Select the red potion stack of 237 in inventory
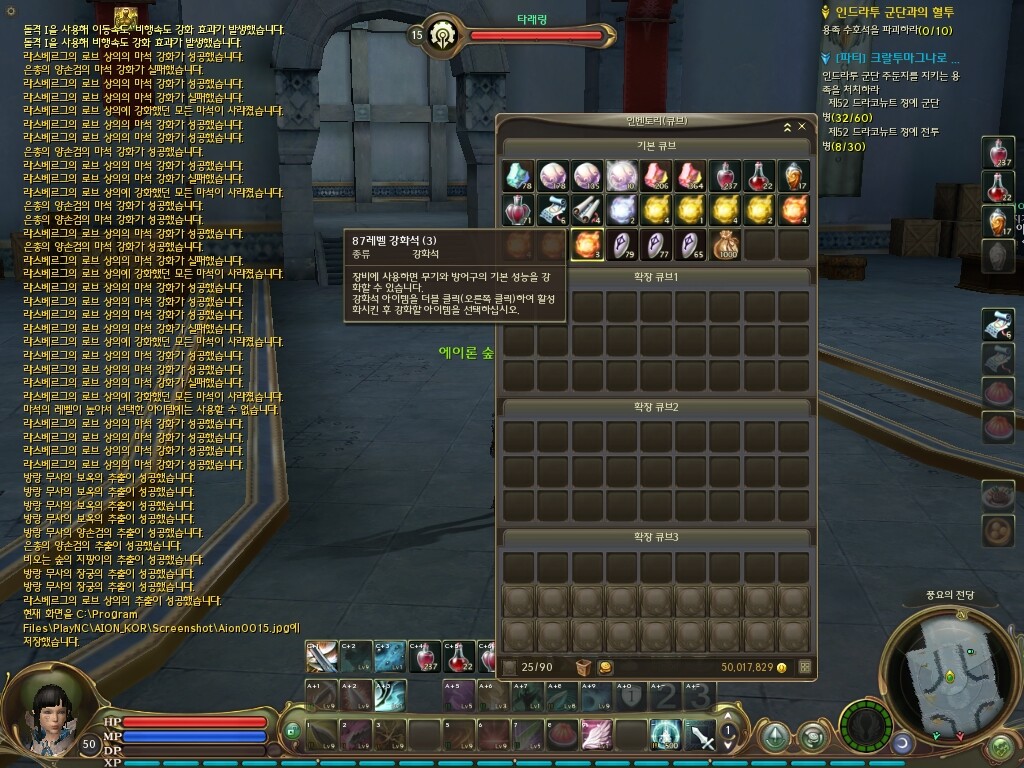Screen dimensions: 1024x768 (725, 176)
